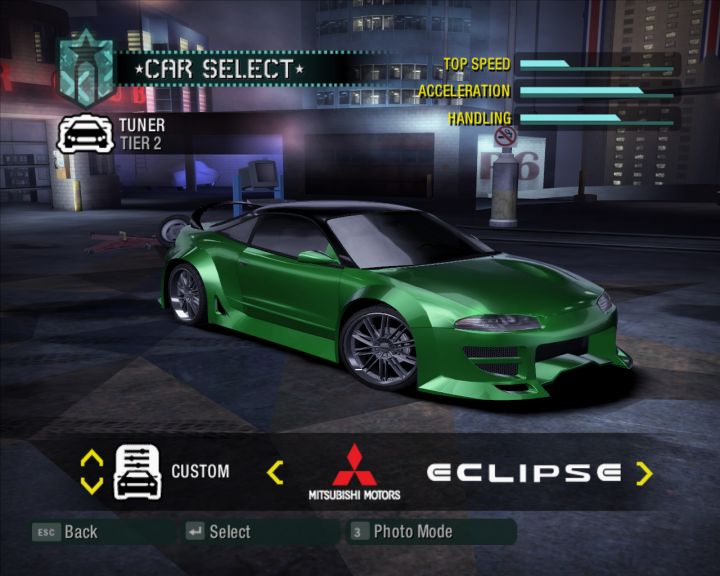Select the Custom car list icon
The image size is (720, 576).
tap(137, 471)
